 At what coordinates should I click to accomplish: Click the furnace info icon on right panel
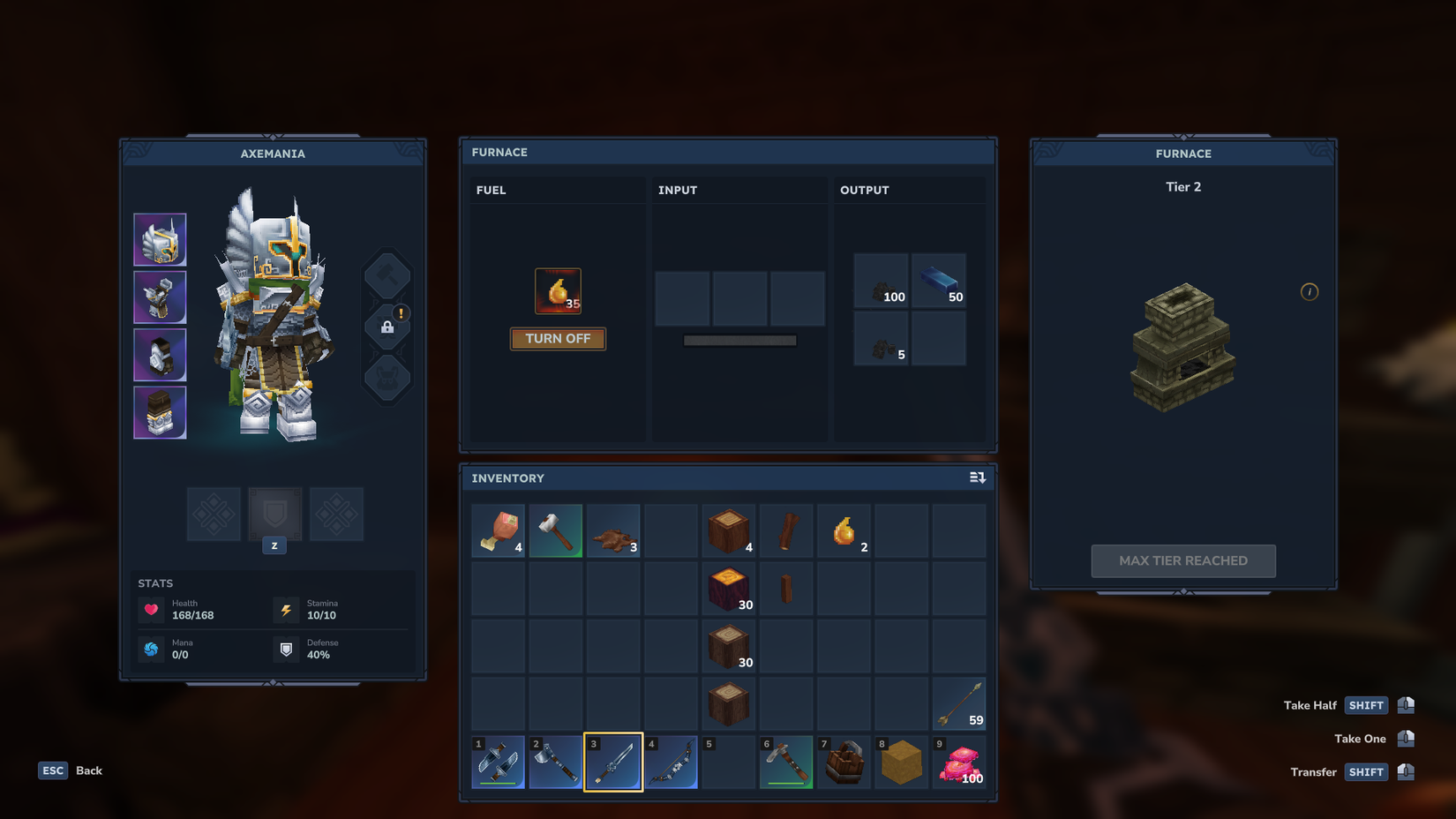(1310, 291)
